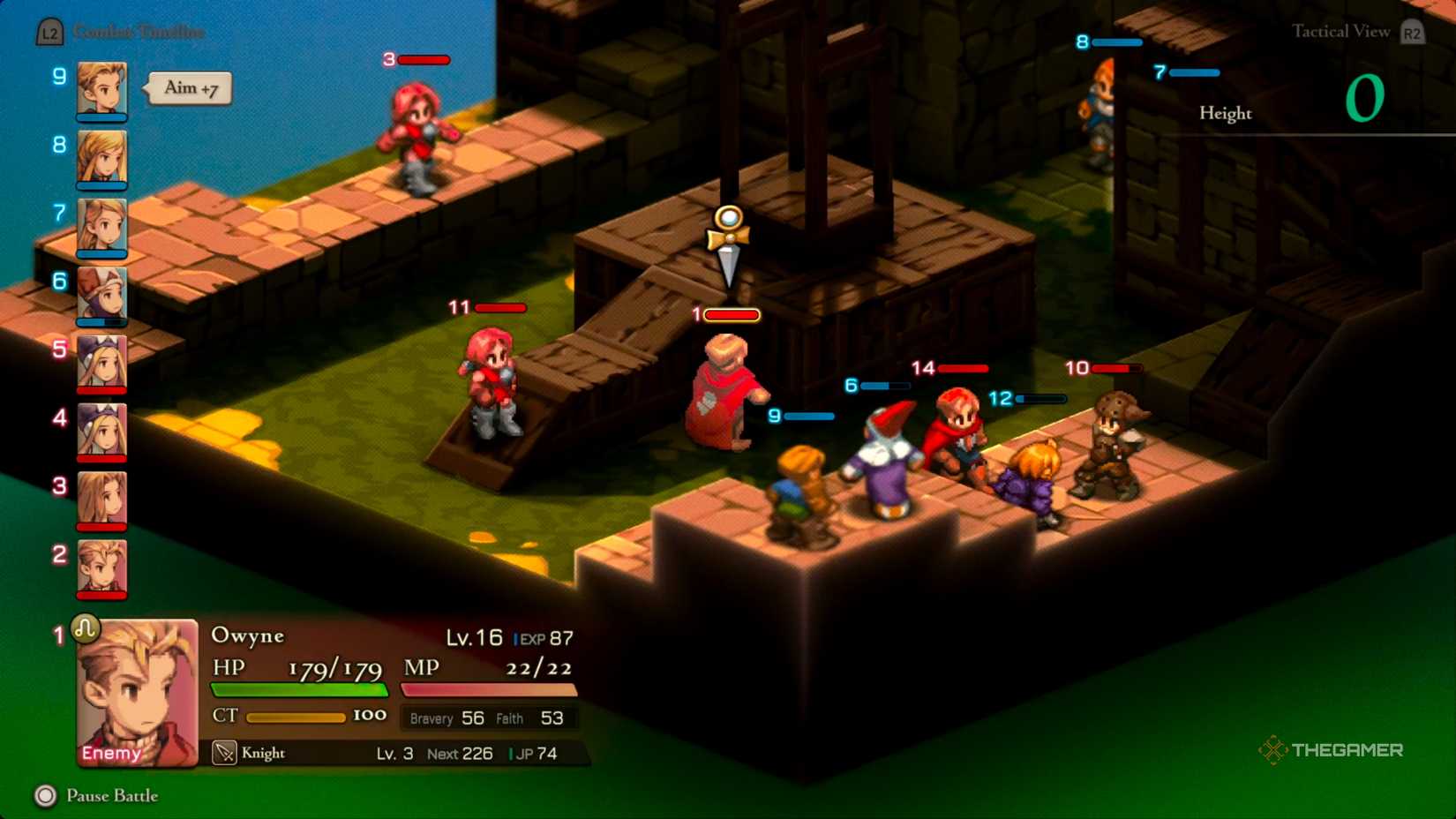Open the Combat Timeline label
The width and height of the screenshot is (1456, 819).
click(141, 33)
